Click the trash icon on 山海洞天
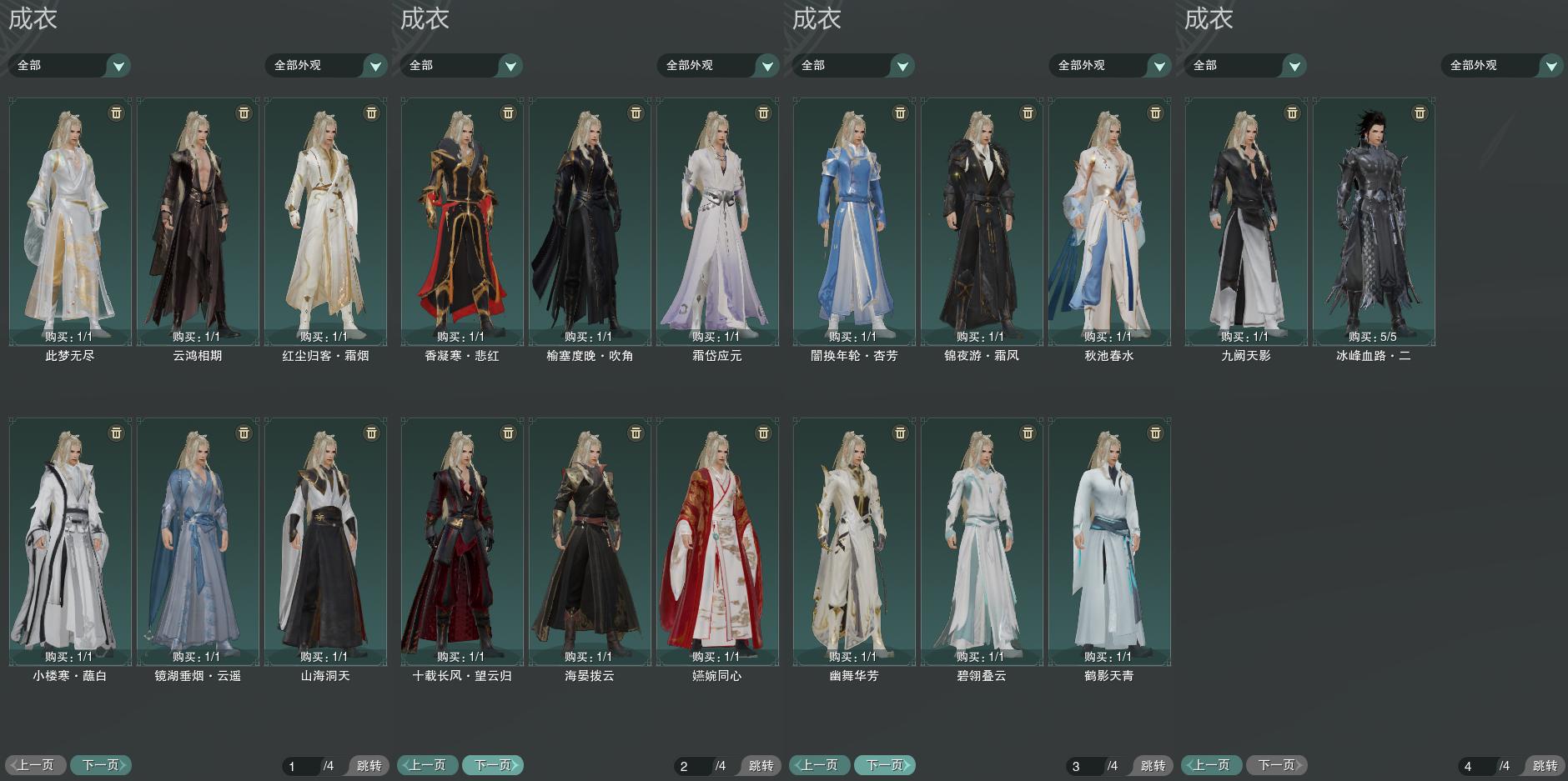This screenshot has width=1568, height=781. tap(371, 433)
